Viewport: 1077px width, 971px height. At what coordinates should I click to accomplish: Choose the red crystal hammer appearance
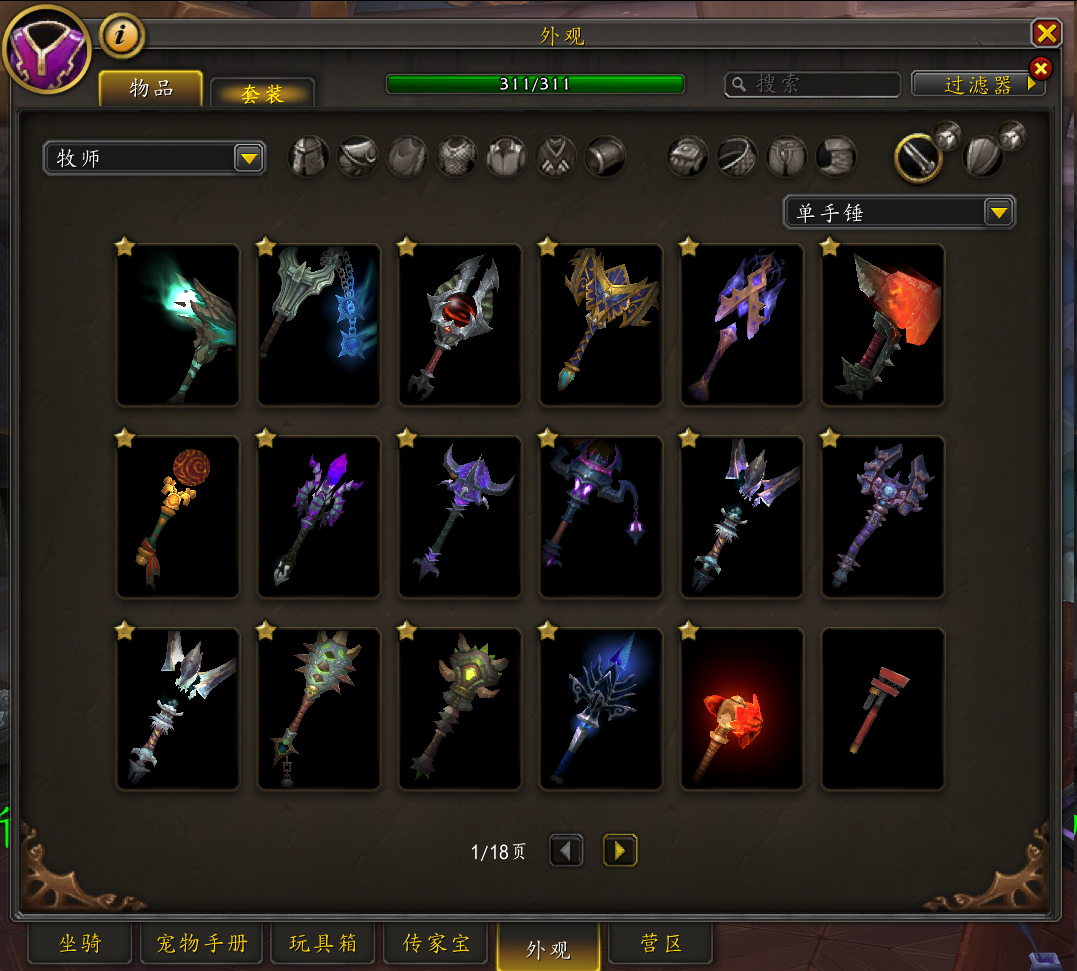pyautogui.click(x=883, y=325)
